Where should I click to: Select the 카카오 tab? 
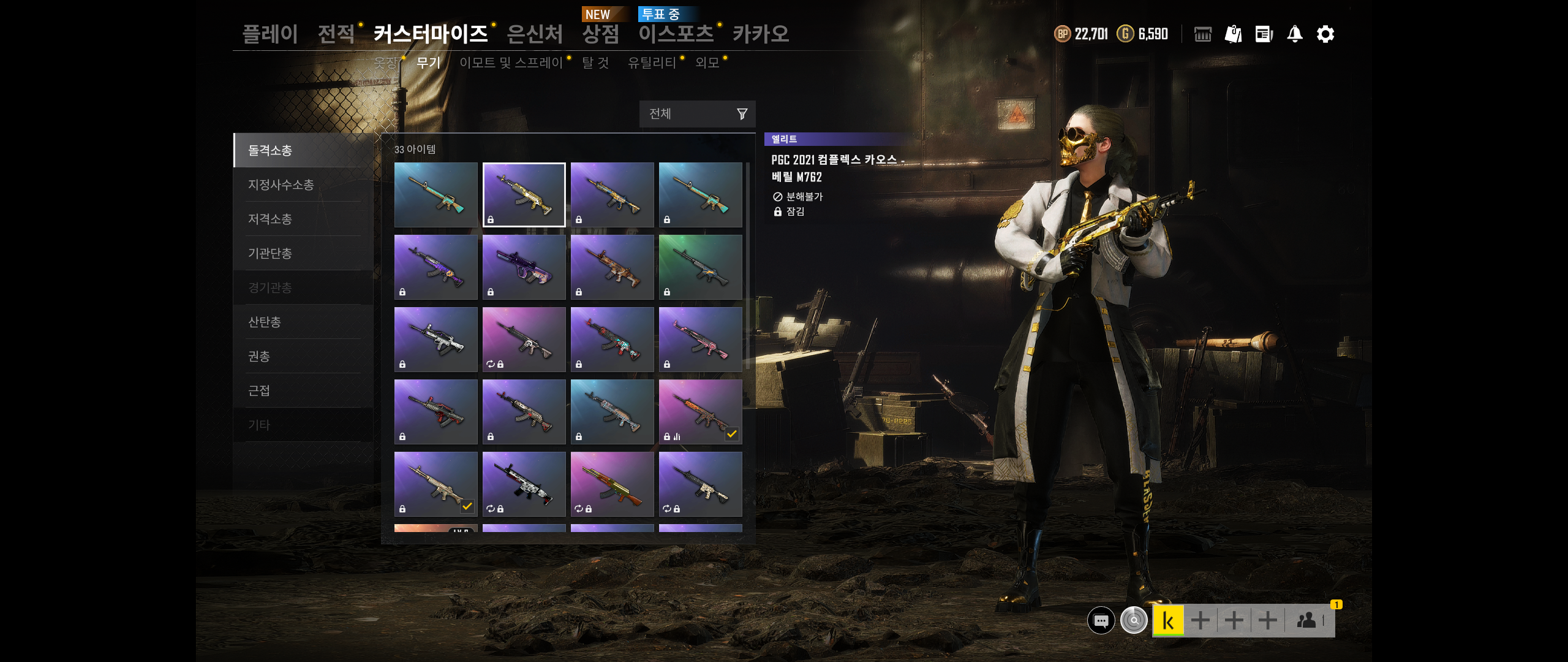pos(761,34)
